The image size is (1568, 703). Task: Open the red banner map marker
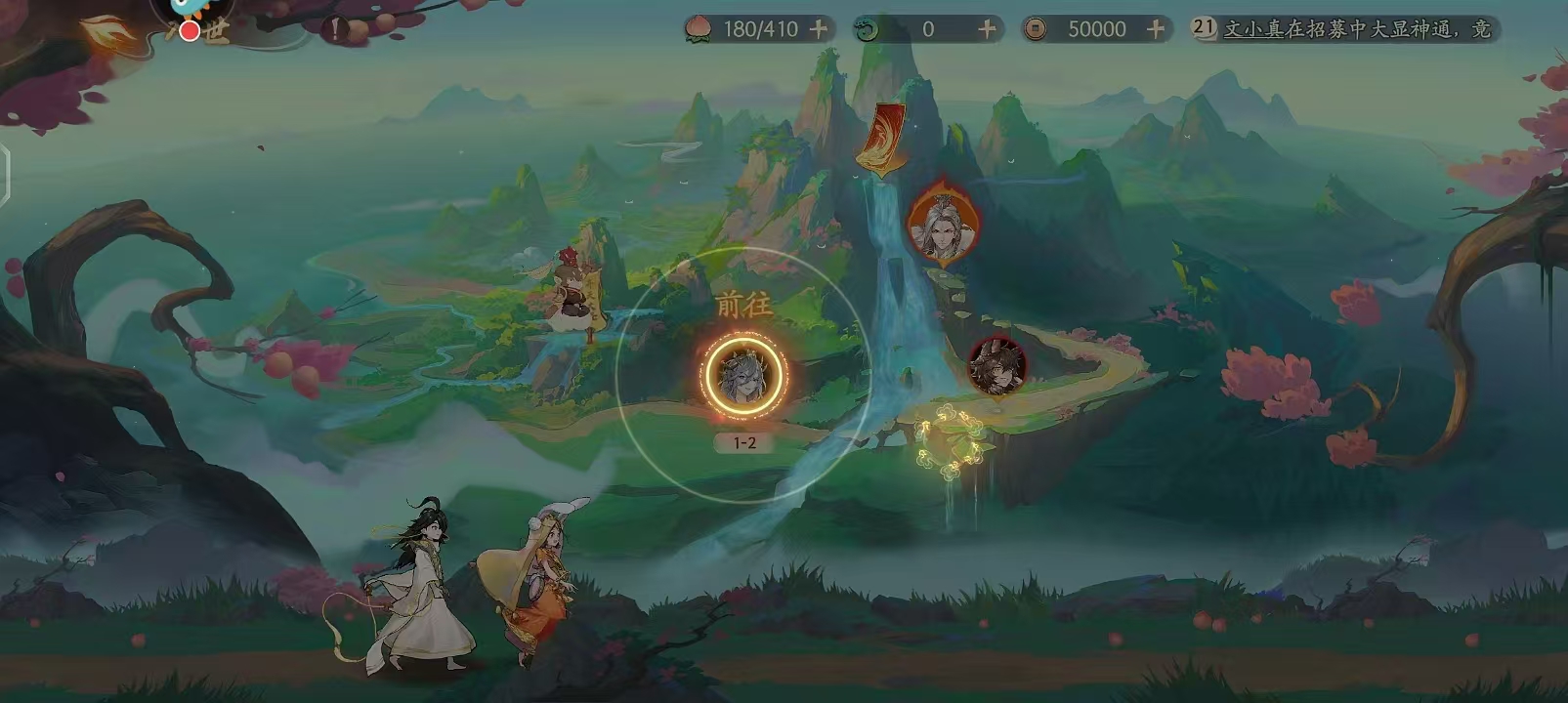(881, 139)
